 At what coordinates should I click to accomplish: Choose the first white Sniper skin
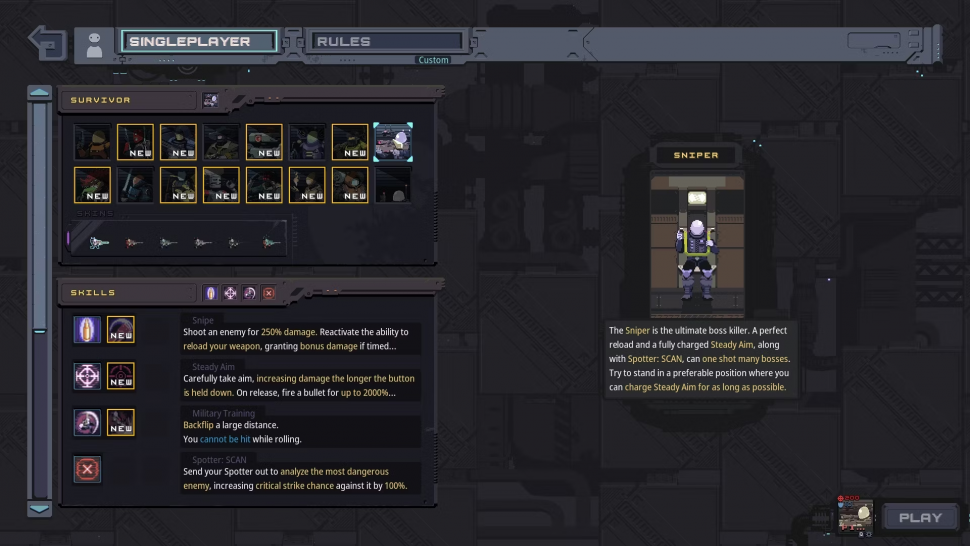coord(100,241)
